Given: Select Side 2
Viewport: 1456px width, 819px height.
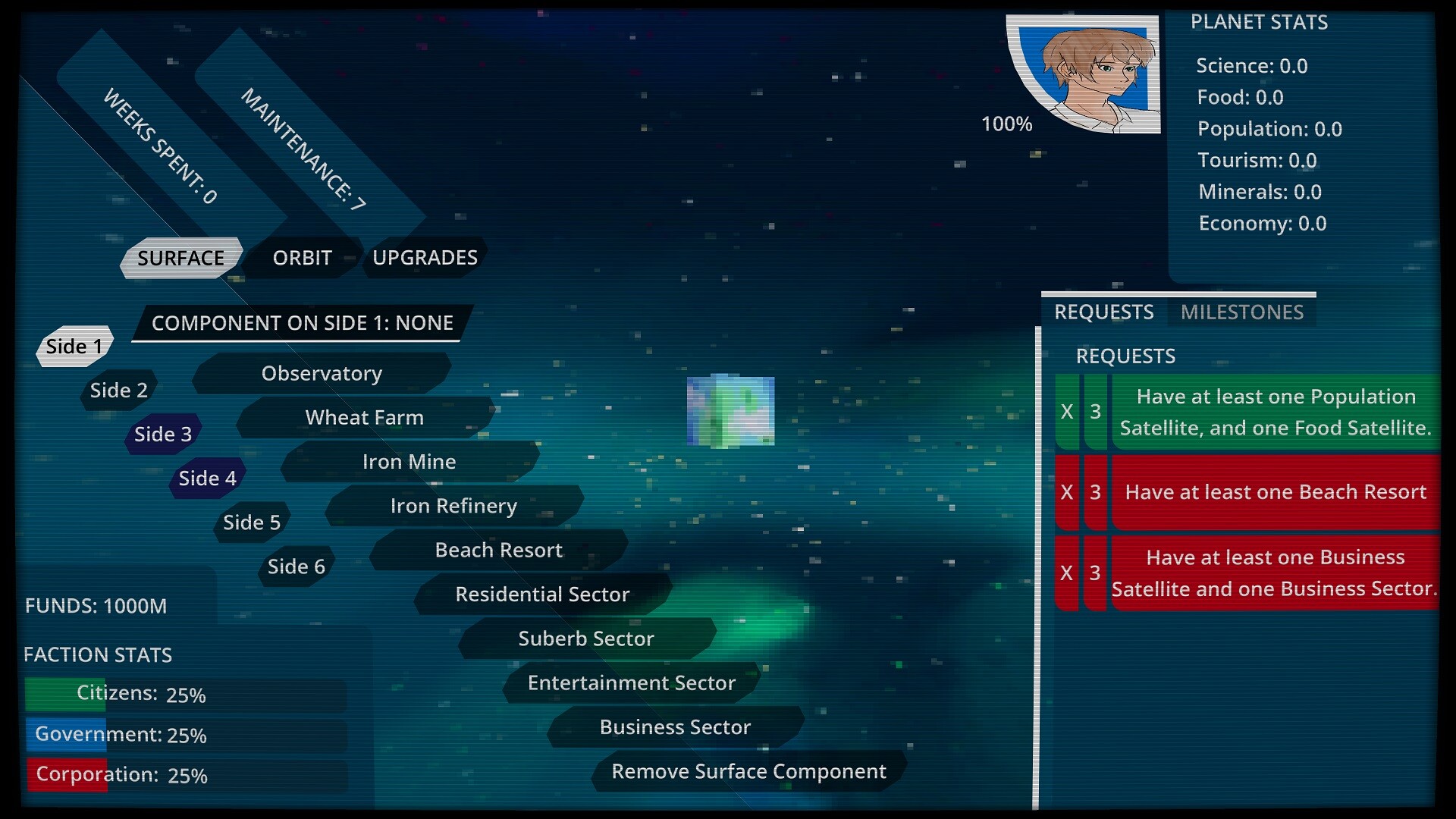Looking at the screenshot, I should [x=119, y=391].
